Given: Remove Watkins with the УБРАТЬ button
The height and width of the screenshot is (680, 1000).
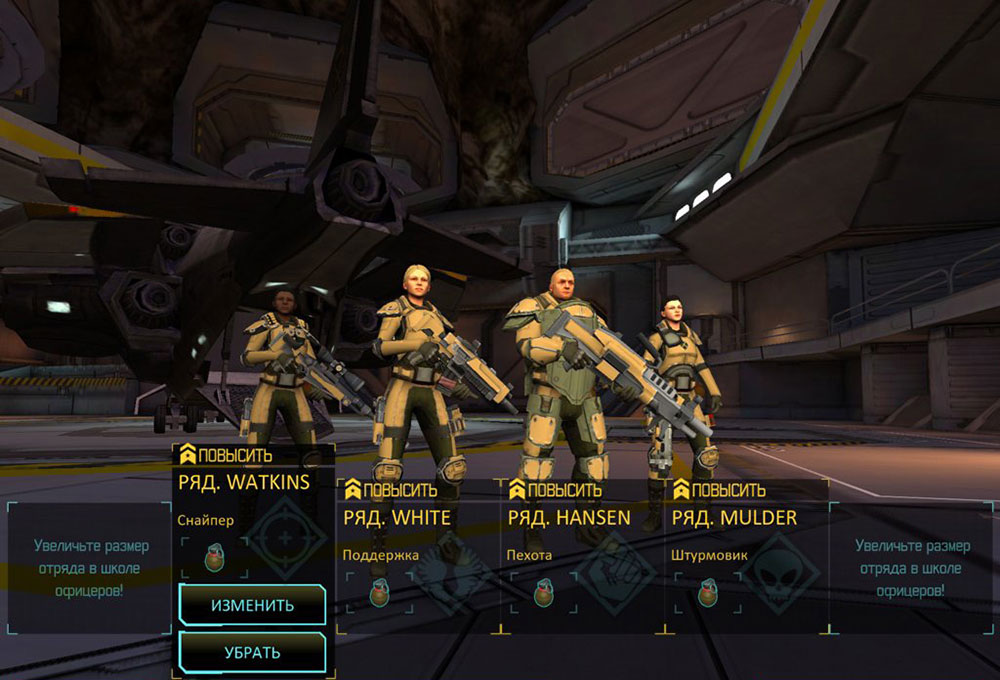Looking at the screenshot, I should 252,652.
